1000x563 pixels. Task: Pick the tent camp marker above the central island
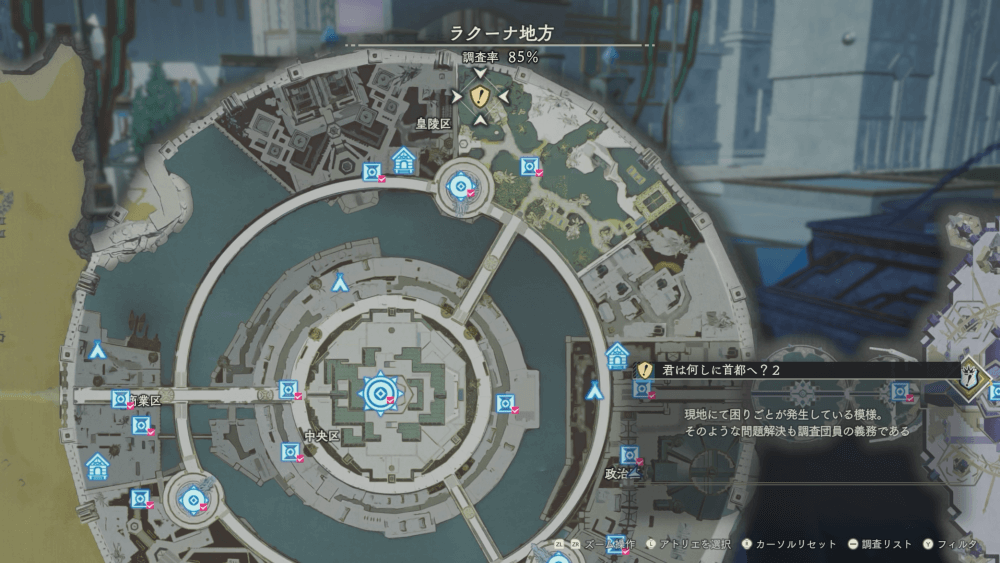pos(340,282)
